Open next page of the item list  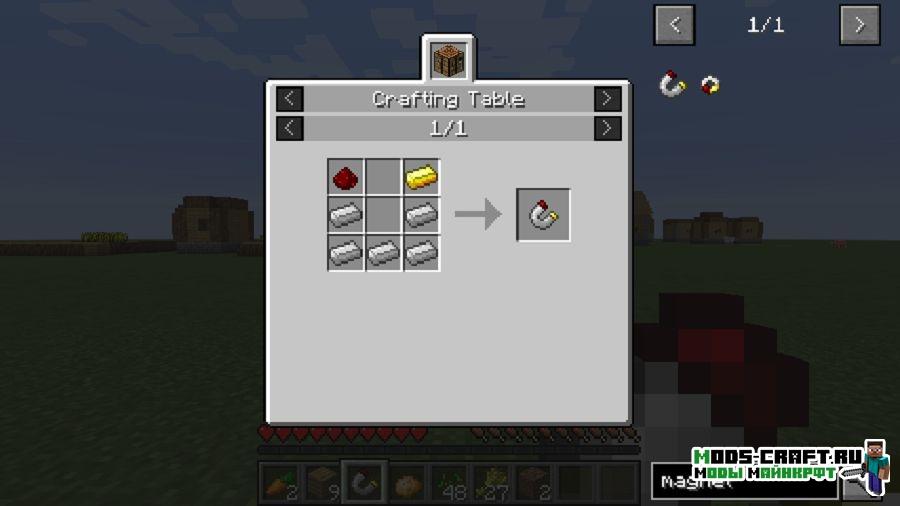point(859,25)
